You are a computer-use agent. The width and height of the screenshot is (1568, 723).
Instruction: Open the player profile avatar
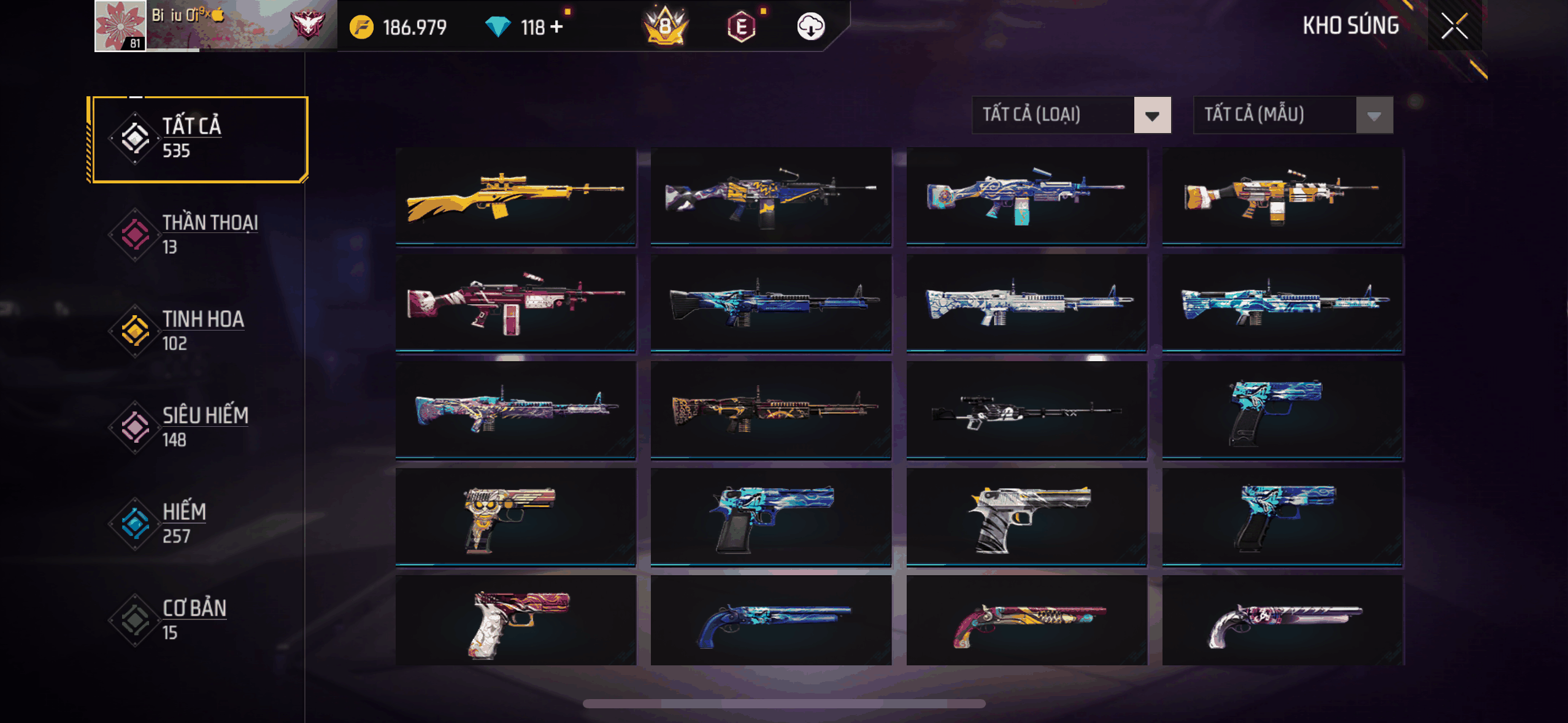pos(120,26)
